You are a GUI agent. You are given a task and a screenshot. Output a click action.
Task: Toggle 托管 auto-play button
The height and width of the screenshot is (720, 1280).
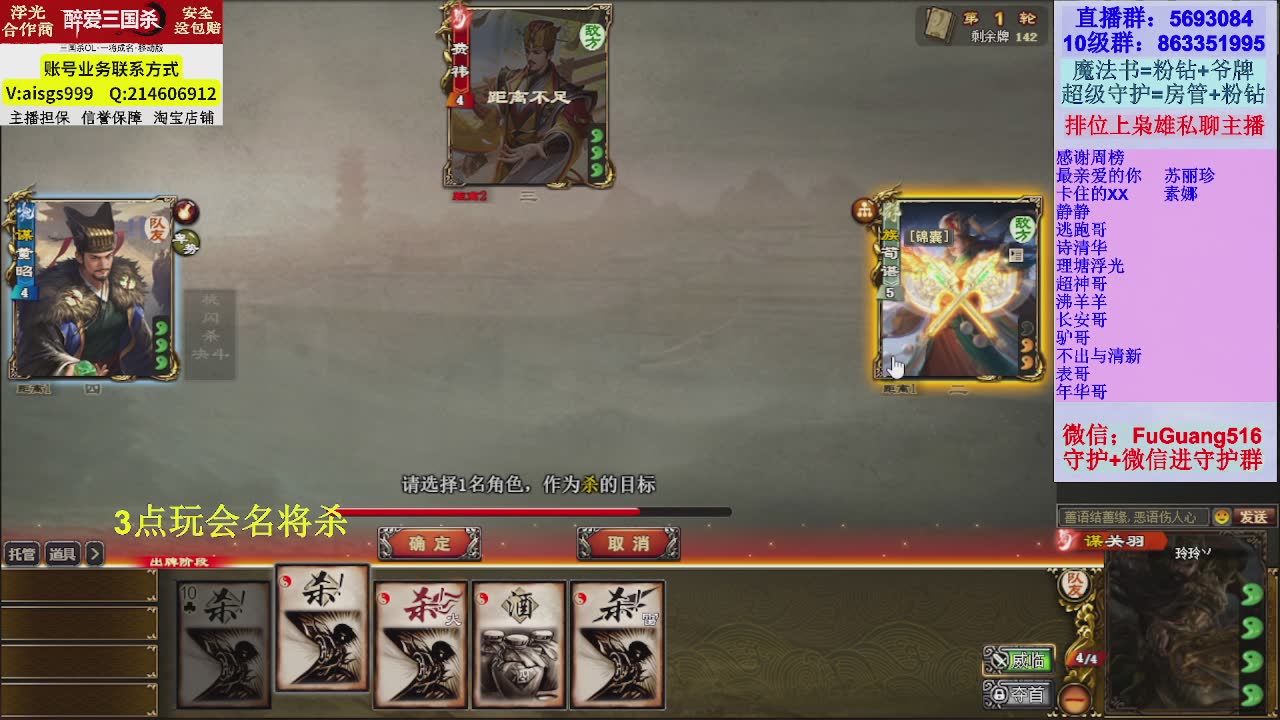[22, 554]
